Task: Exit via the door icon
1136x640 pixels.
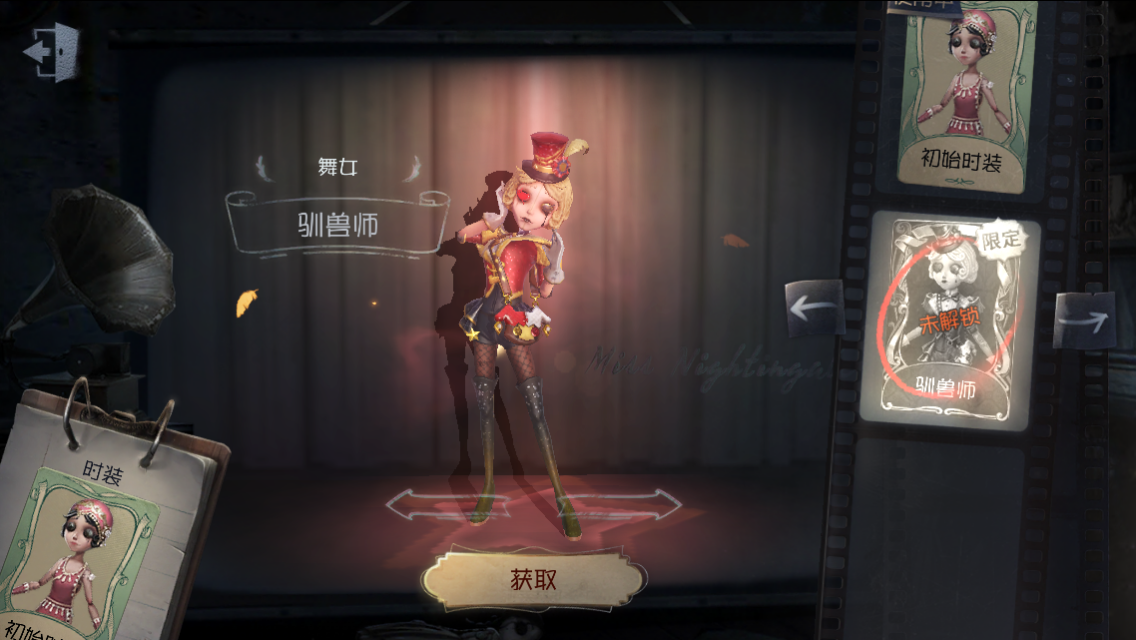Action: (52, 50)
